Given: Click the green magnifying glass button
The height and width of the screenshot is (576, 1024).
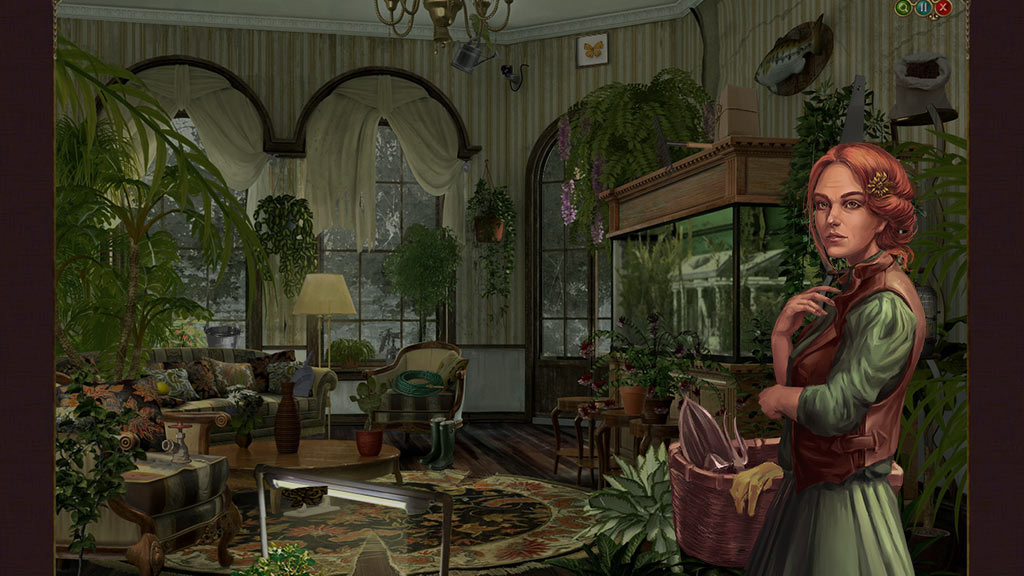Looking at the screenshot, I should coord(905,8).
